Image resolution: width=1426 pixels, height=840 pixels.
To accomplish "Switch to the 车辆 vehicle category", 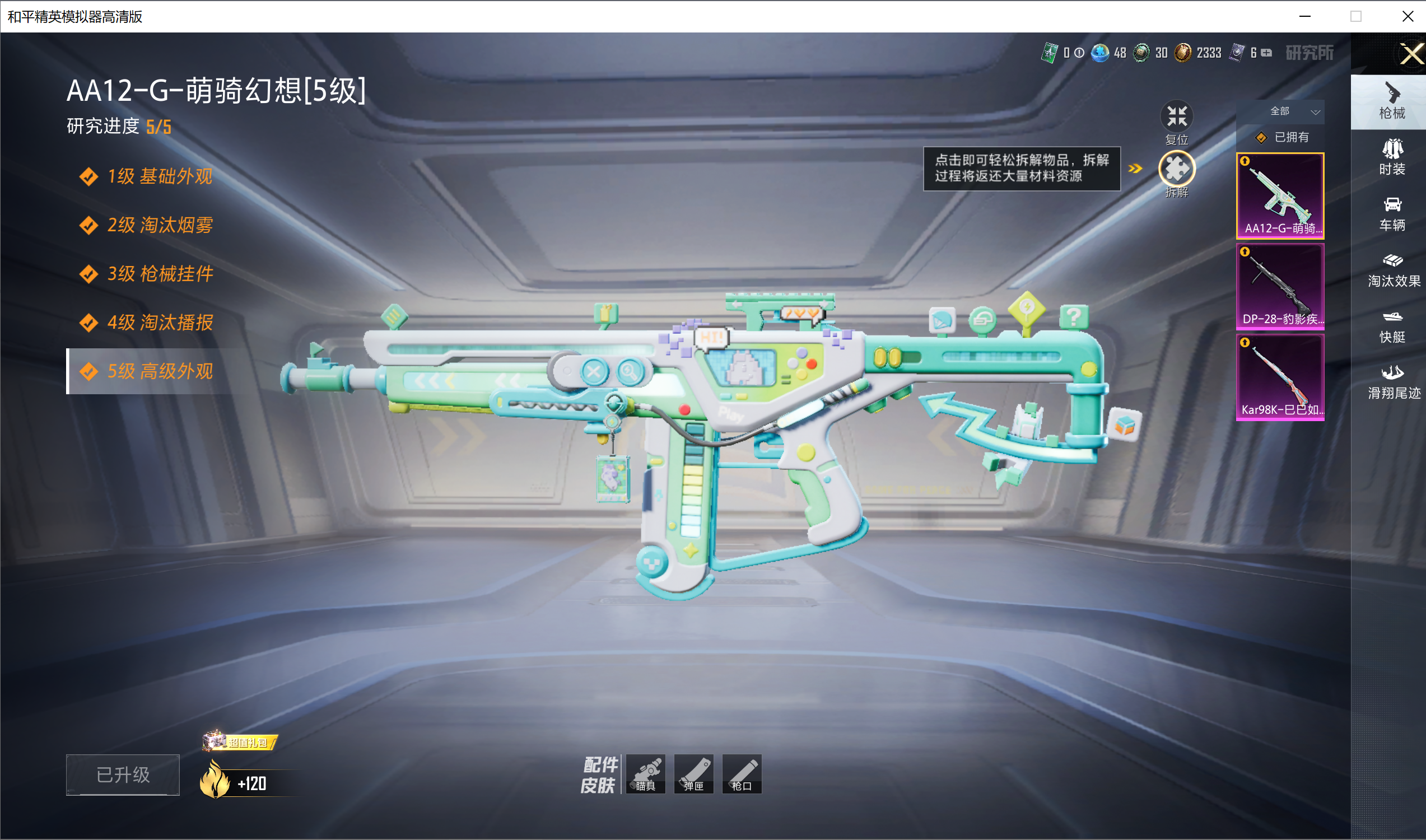I will point(1392,214).
